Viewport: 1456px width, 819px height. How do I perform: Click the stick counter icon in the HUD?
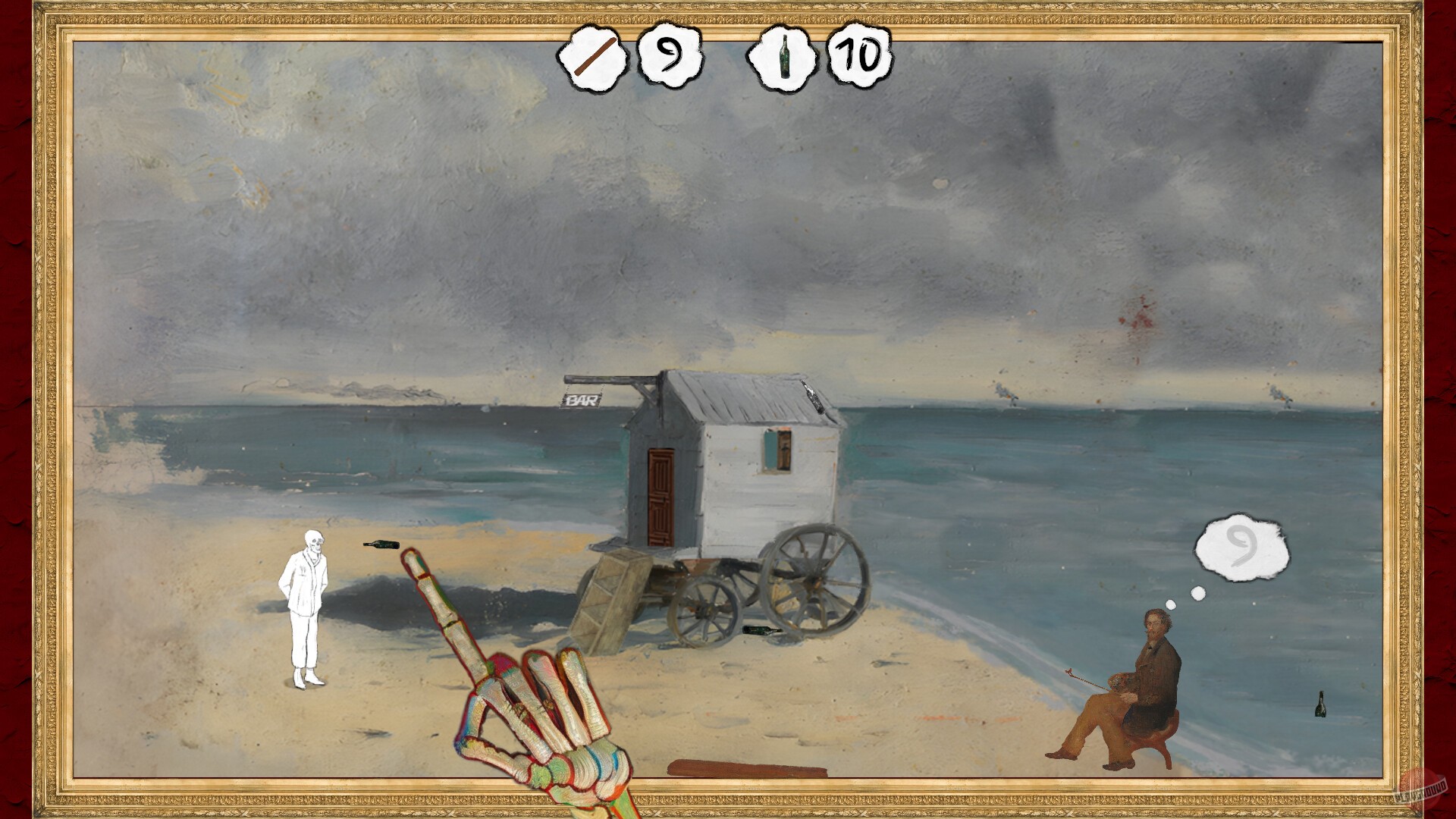click(593, 57)
